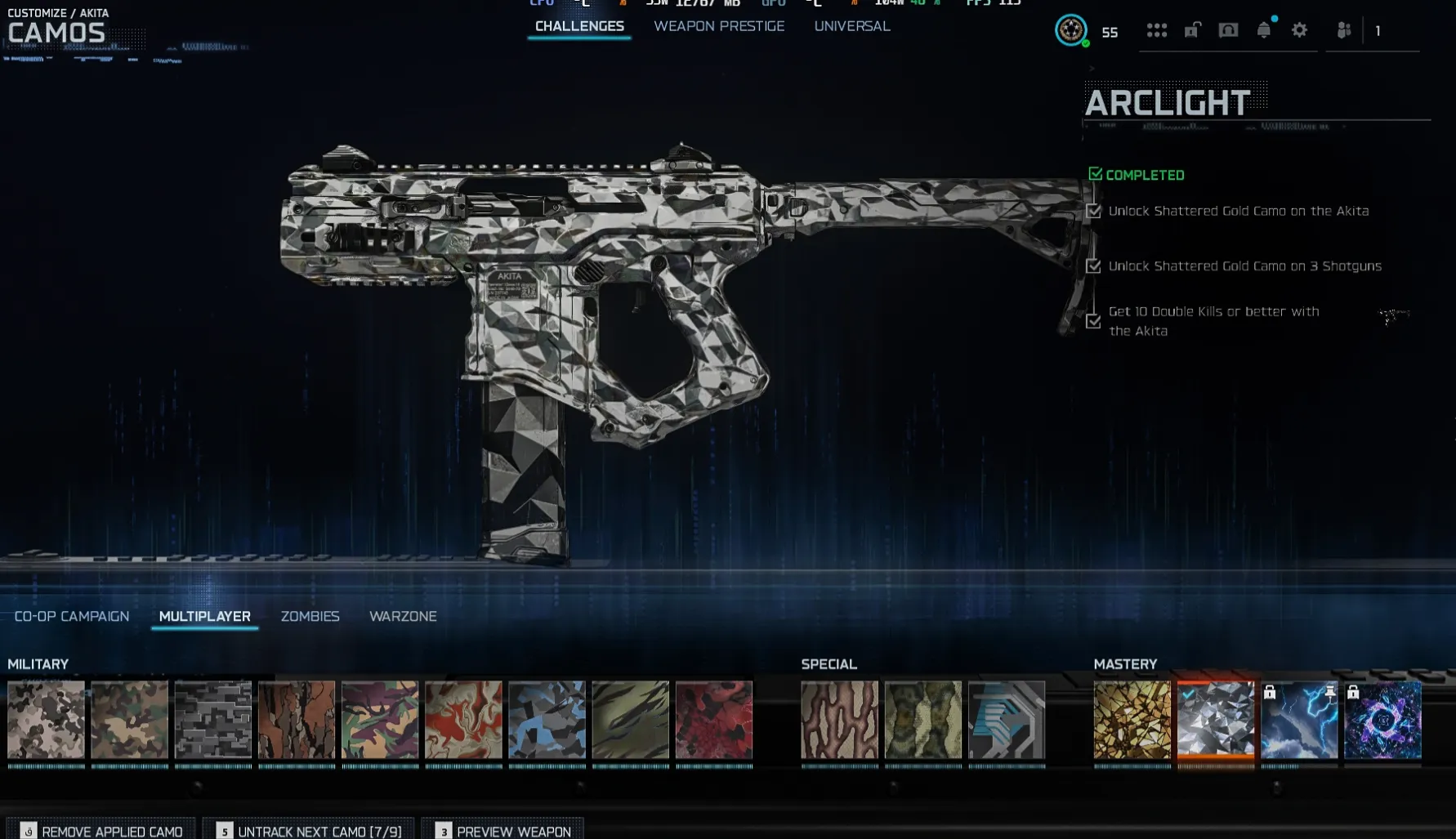Toggle the checkmark for 10 Double Kills challenge
Viewport: 1456px width, 839px height.
(x=1095, y=322)
